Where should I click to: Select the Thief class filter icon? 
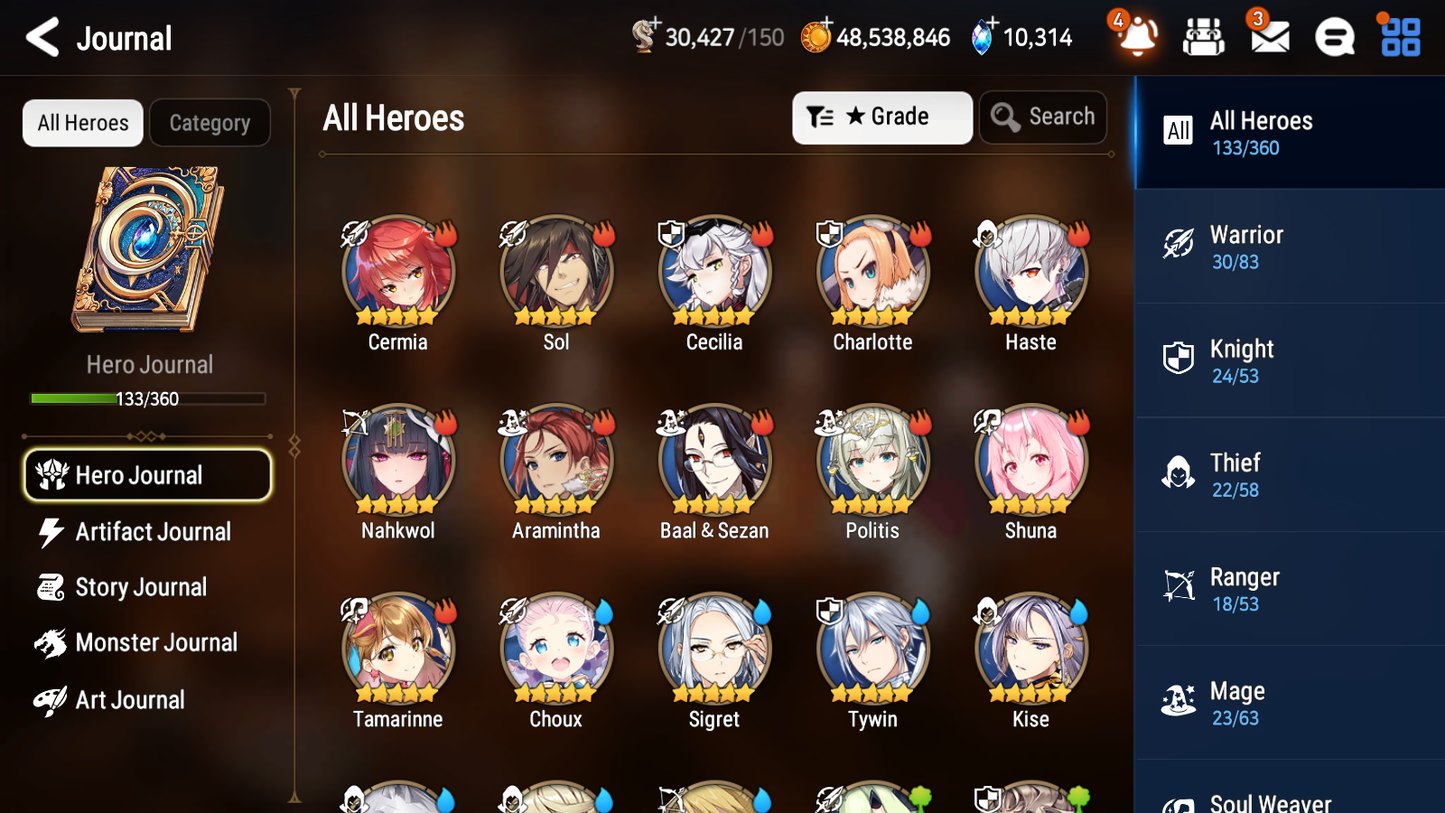coord(1178,473)
